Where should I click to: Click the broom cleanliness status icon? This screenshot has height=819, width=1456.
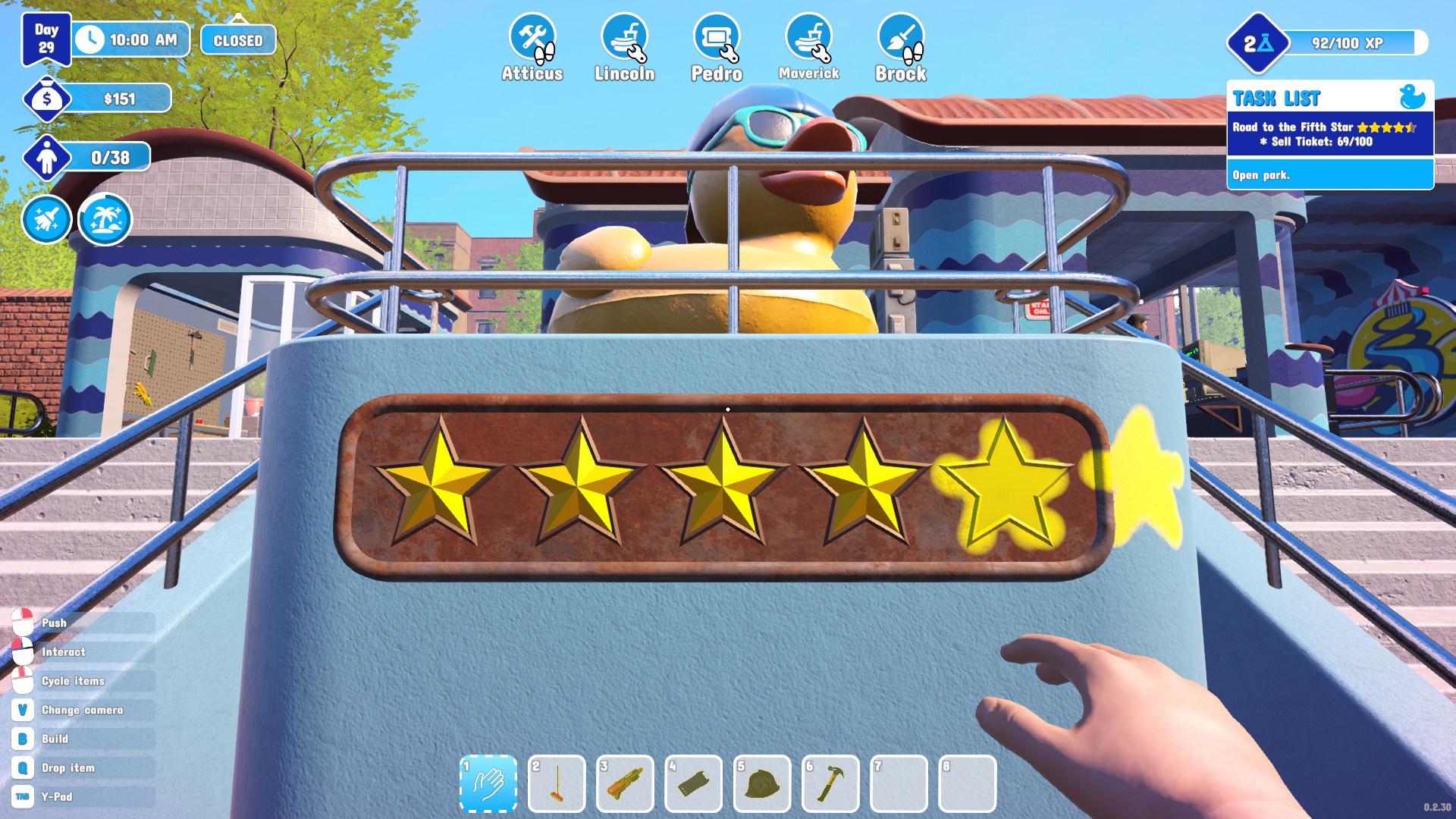47,220
